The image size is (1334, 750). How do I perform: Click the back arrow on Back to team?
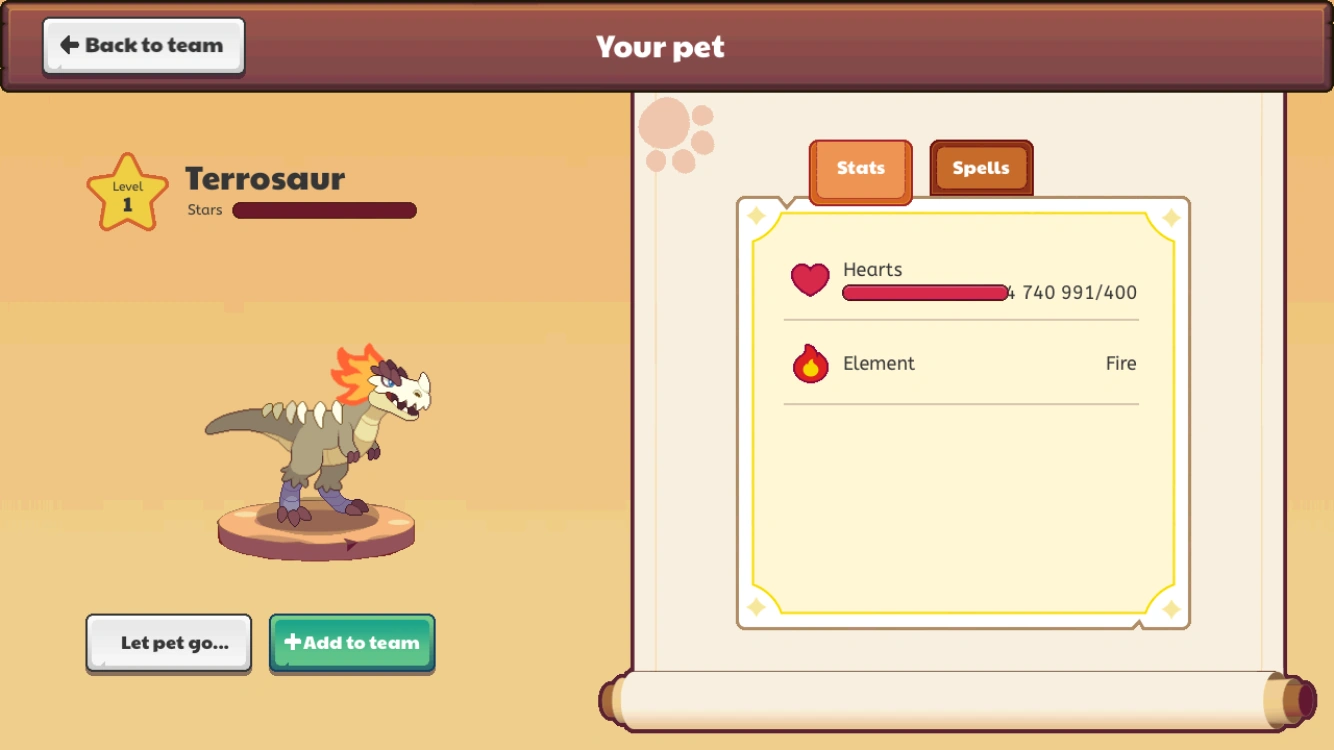[x=68, y=43]
